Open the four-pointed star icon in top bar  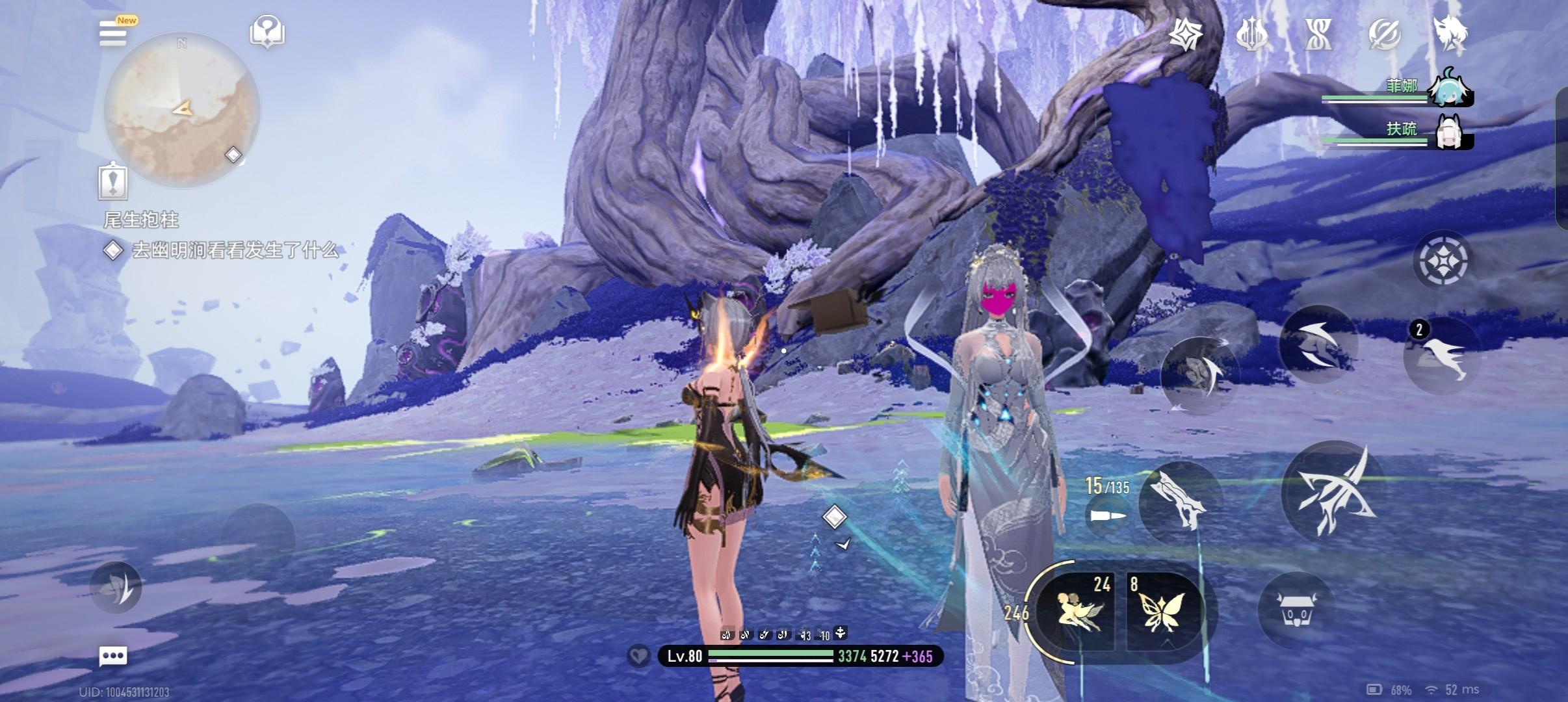click(1185, 33)
